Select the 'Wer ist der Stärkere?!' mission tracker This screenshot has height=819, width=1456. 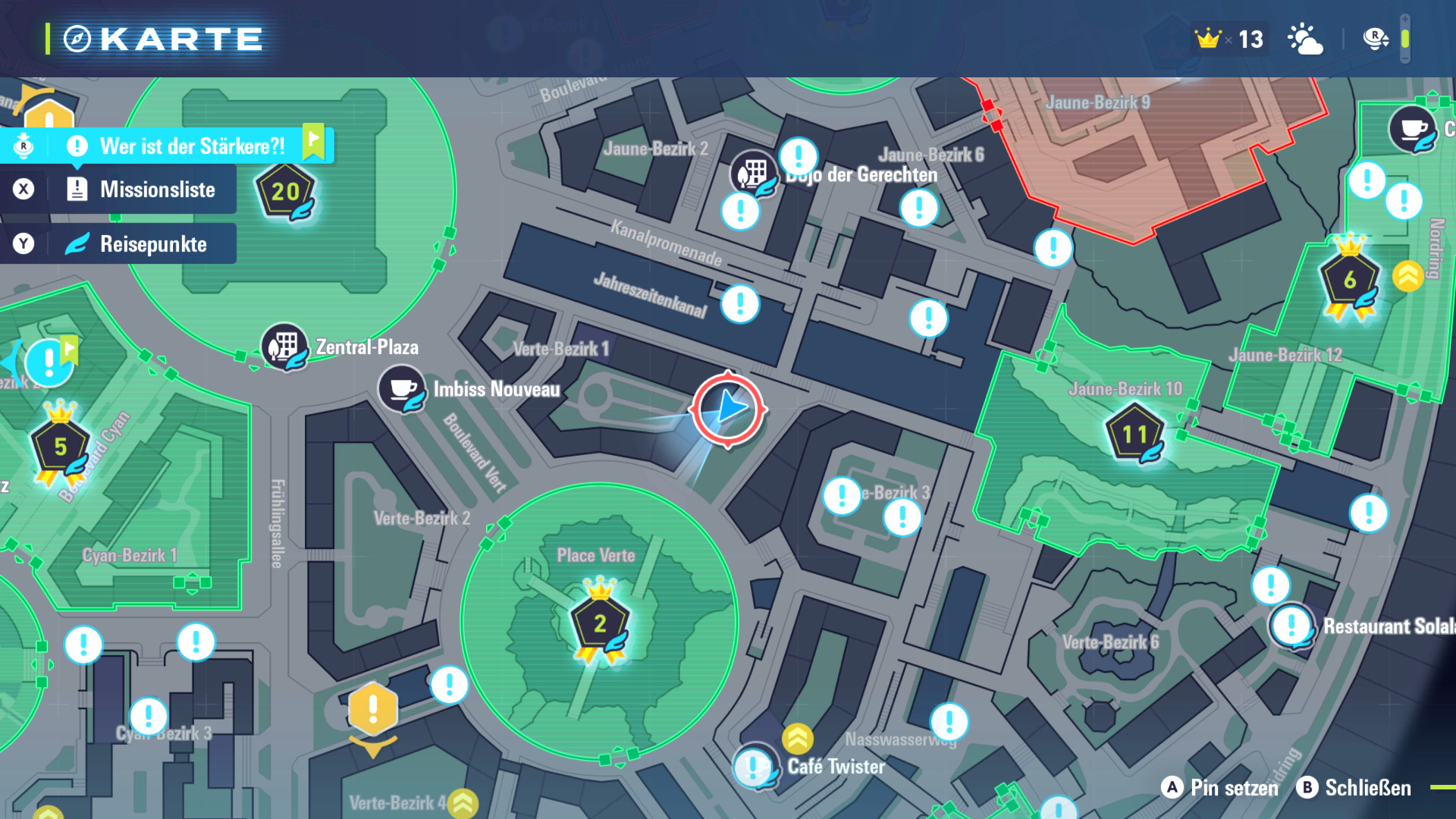point(192,146)
